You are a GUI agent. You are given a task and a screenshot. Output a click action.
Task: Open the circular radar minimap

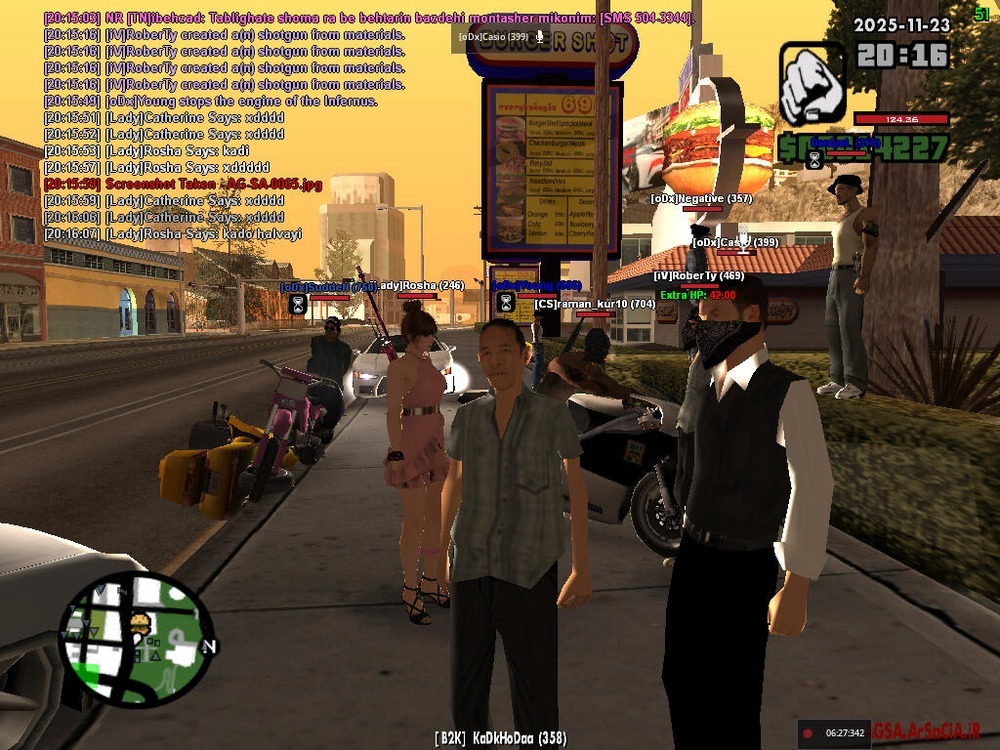(x=136, y=640)
